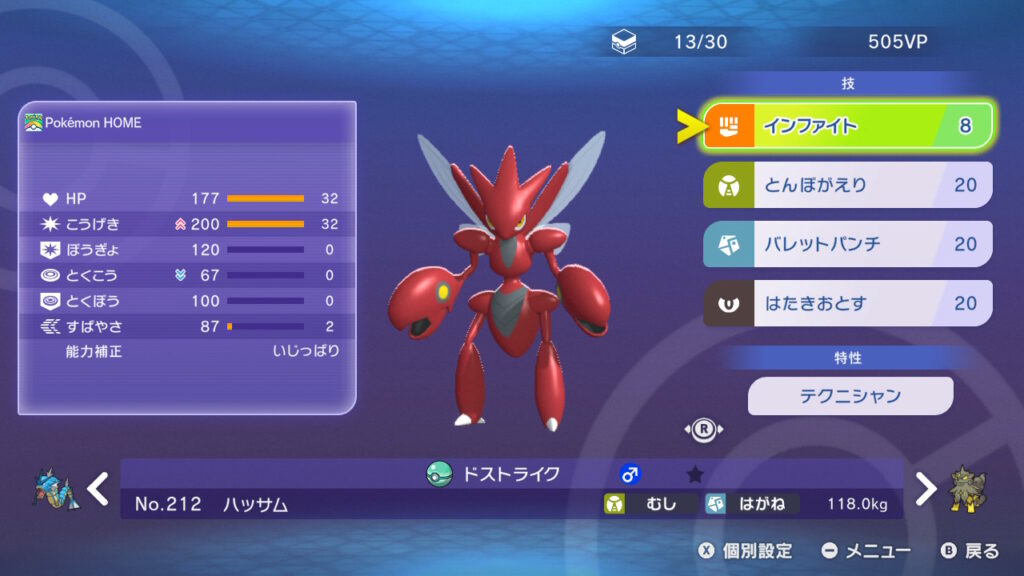Viewport: 1024px width, 576px height.
Task: Click the ドストライク nickname bar
Action: (510, 474)
